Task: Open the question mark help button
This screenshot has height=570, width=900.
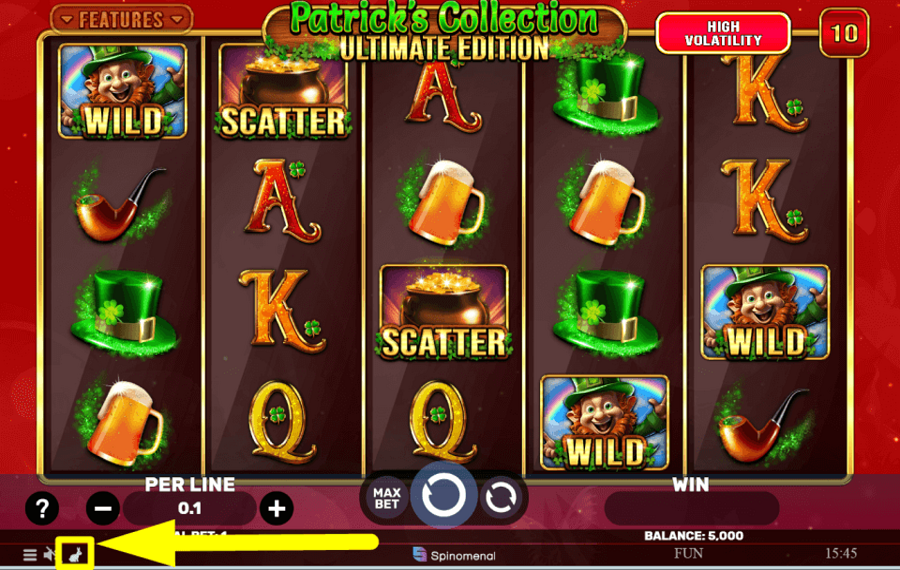Action: [x=41, y=508]
